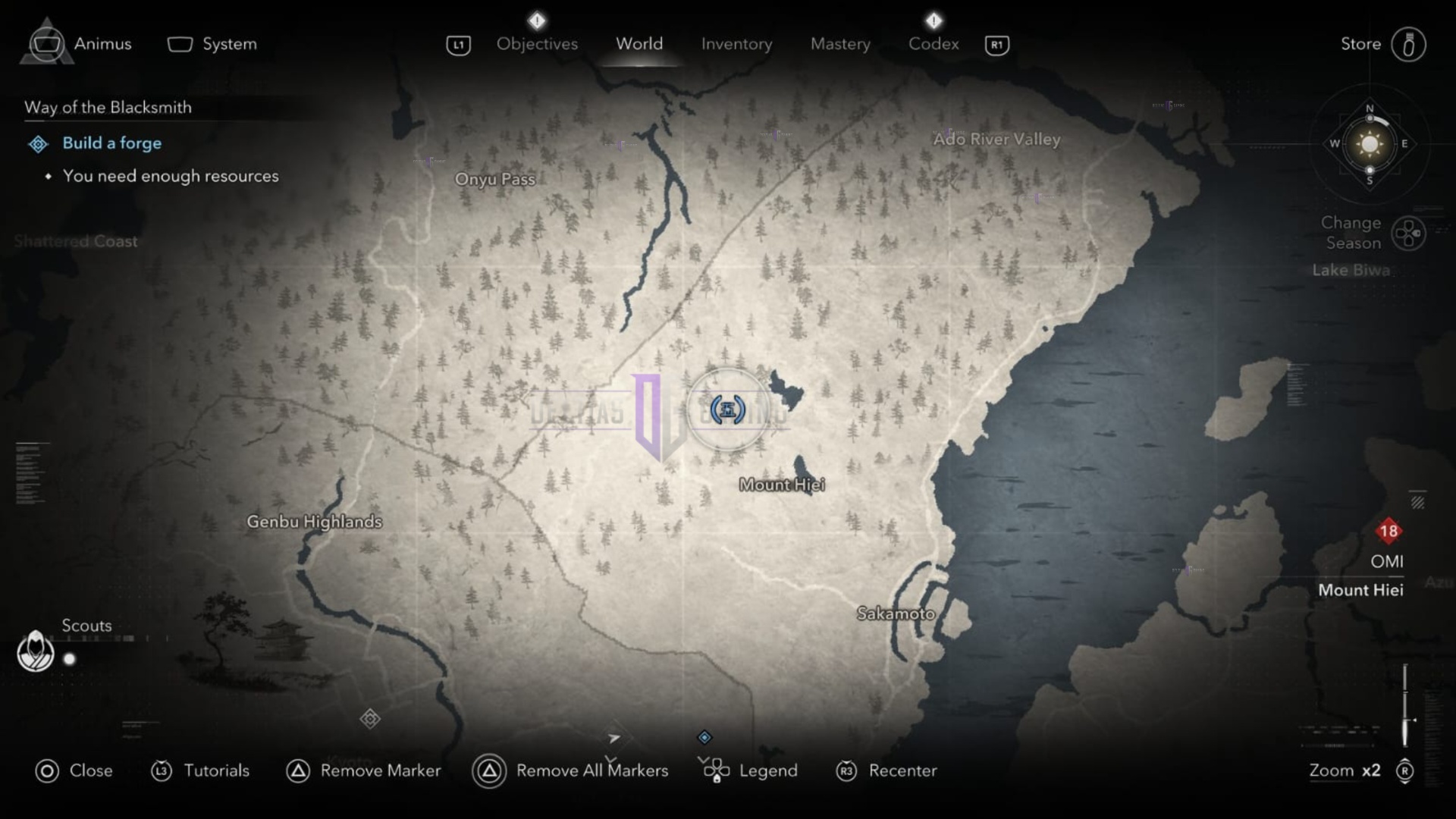Viewport: 1456px width, 819px height.
Task: Remove All Markers from the map
Action: (591, 770)
